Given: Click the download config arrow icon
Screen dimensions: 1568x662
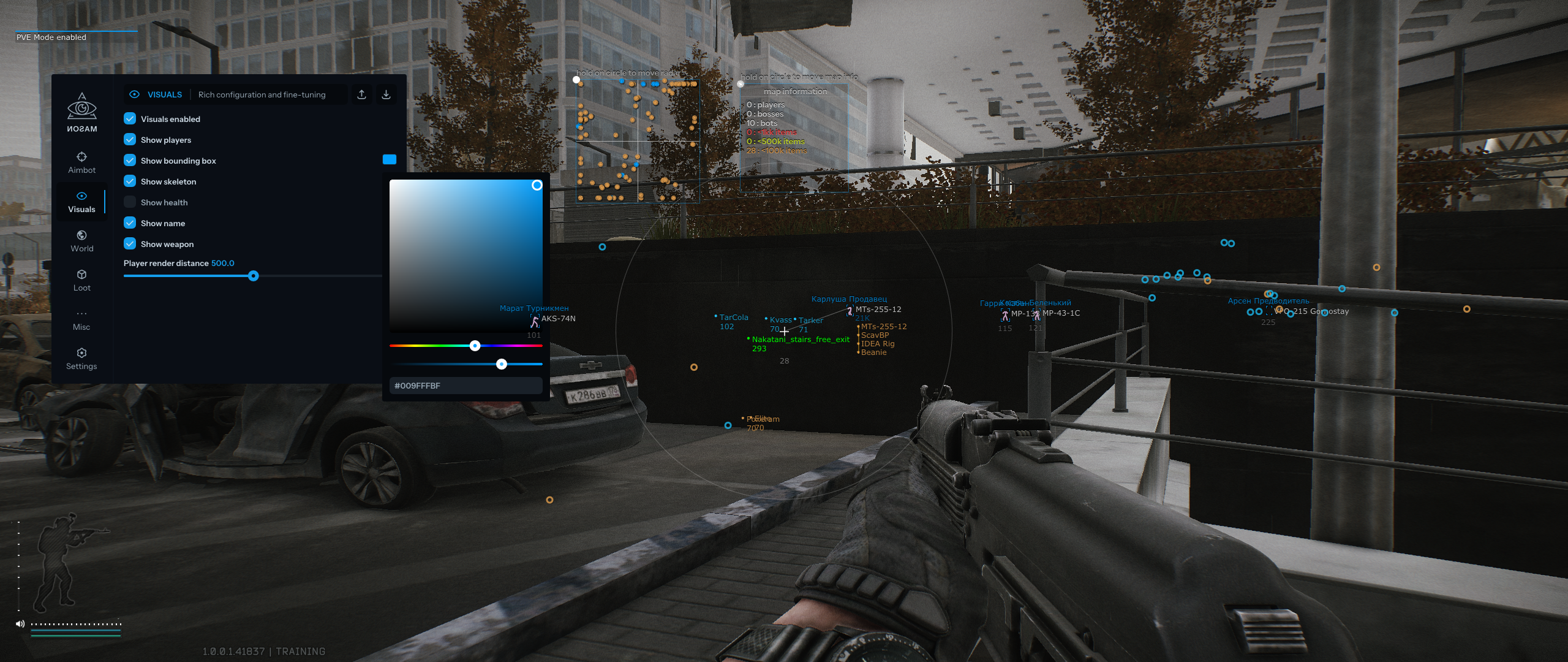Looking at the screenshot, I should (x=386, y=94).
